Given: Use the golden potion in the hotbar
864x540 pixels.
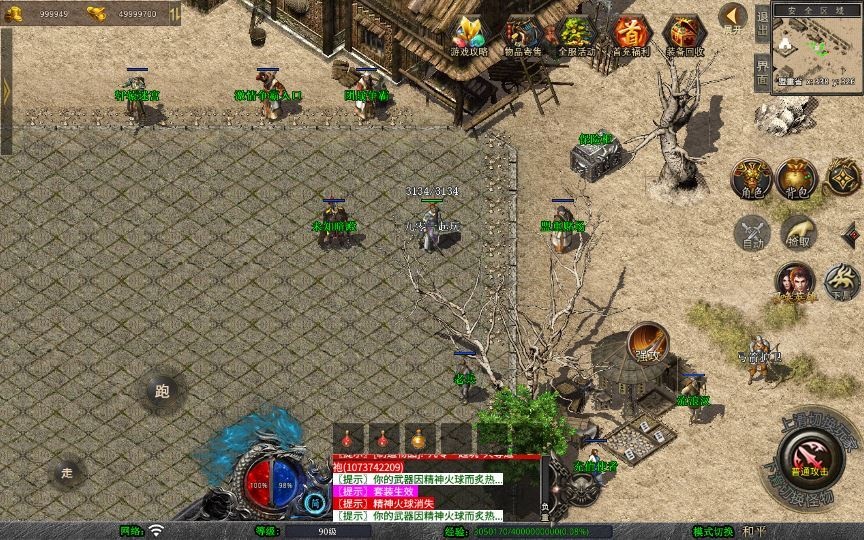Looking at the screenshot, I should [x=419, y=439].
